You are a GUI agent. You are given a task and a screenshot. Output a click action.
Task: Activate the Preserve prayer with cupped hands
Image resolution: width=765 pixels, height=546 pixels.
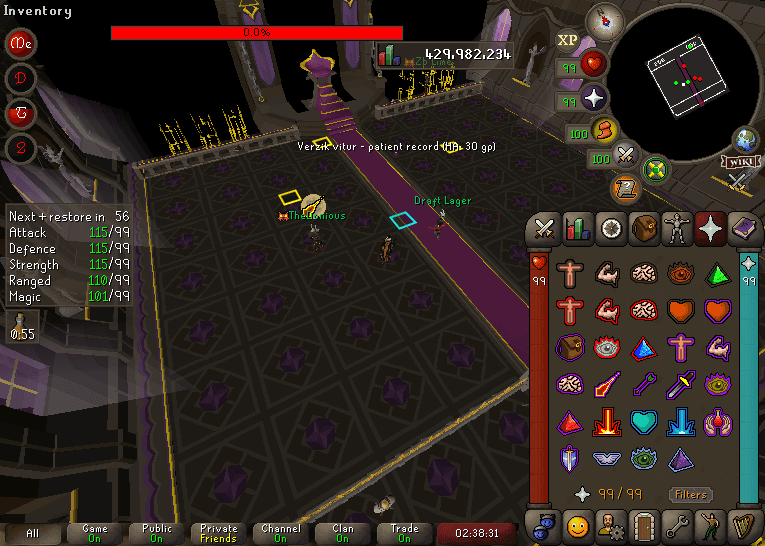718,421
